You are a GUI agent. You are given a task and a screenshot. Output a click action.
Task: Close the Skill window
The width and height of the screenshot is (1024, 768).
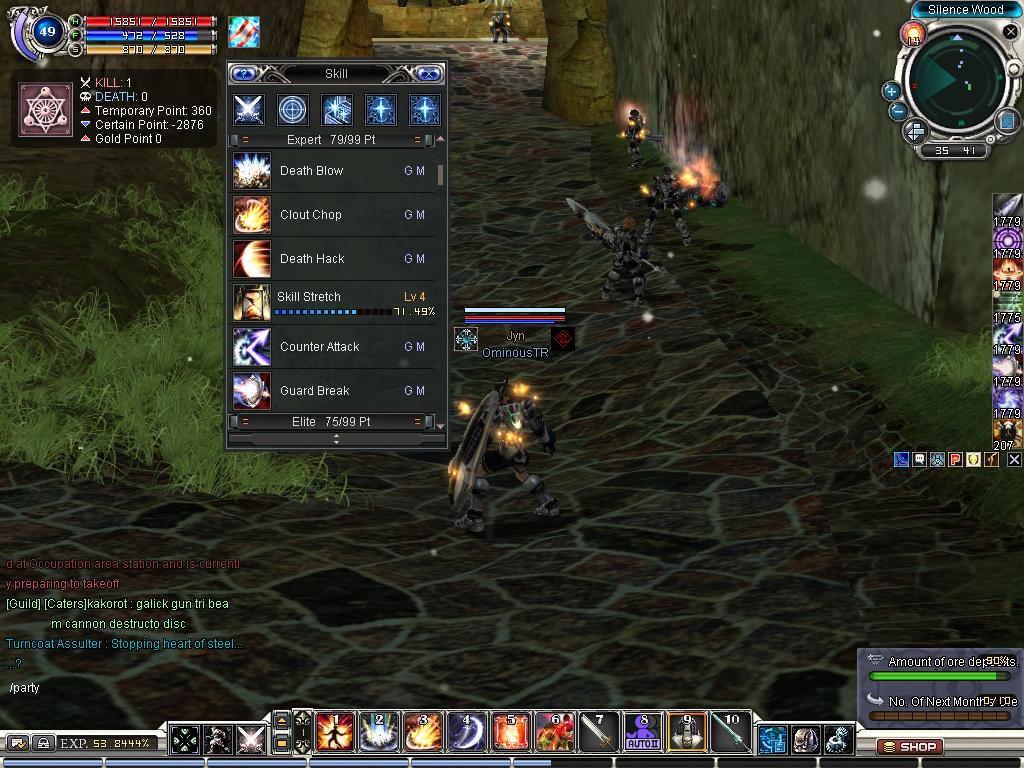tap(427, 74)
